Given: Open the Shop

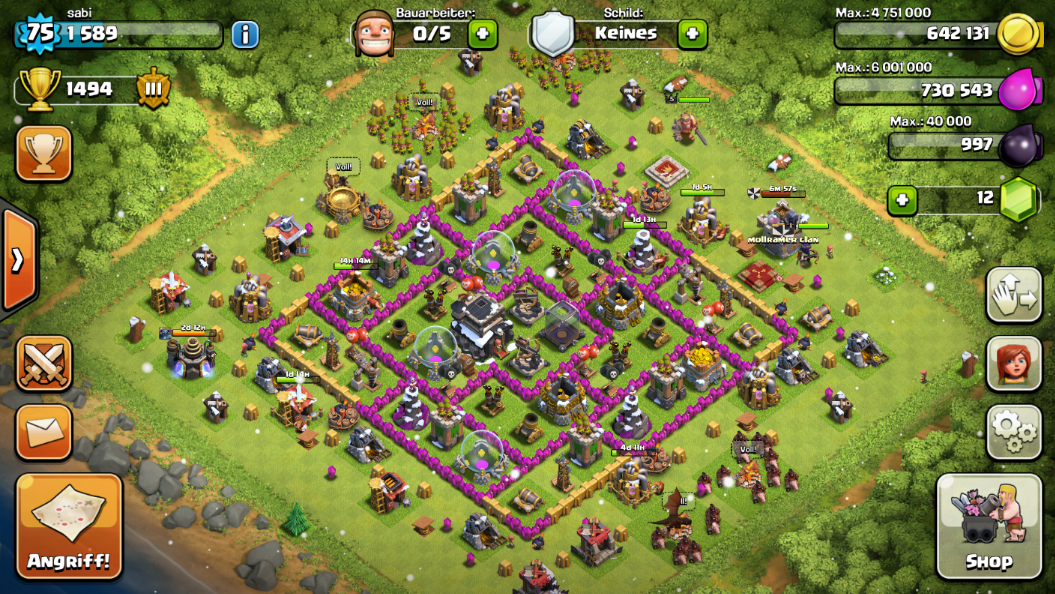Looking at the screenshot, I should pos(987,525).
